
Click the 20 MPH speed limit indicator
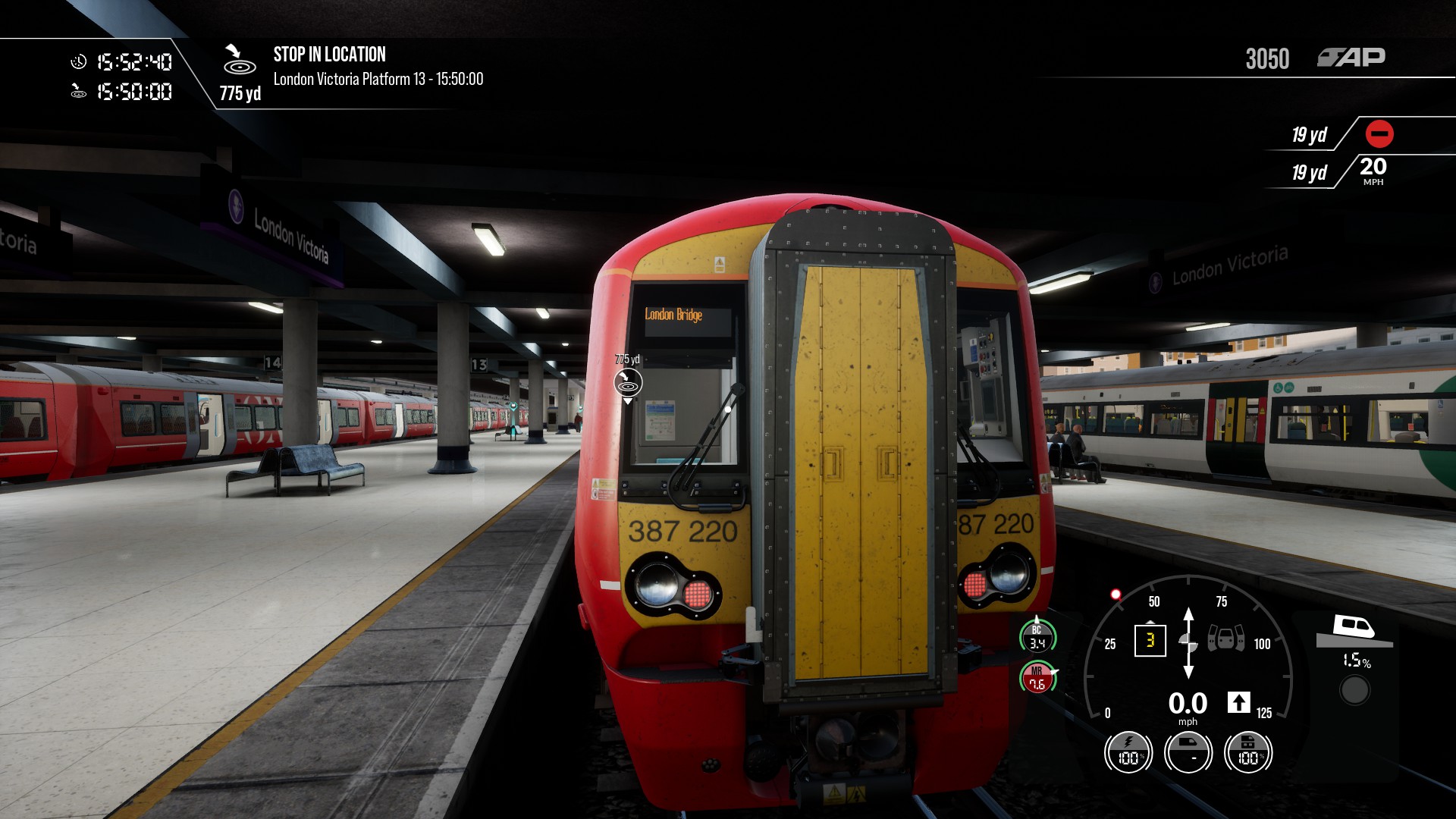1373,171
